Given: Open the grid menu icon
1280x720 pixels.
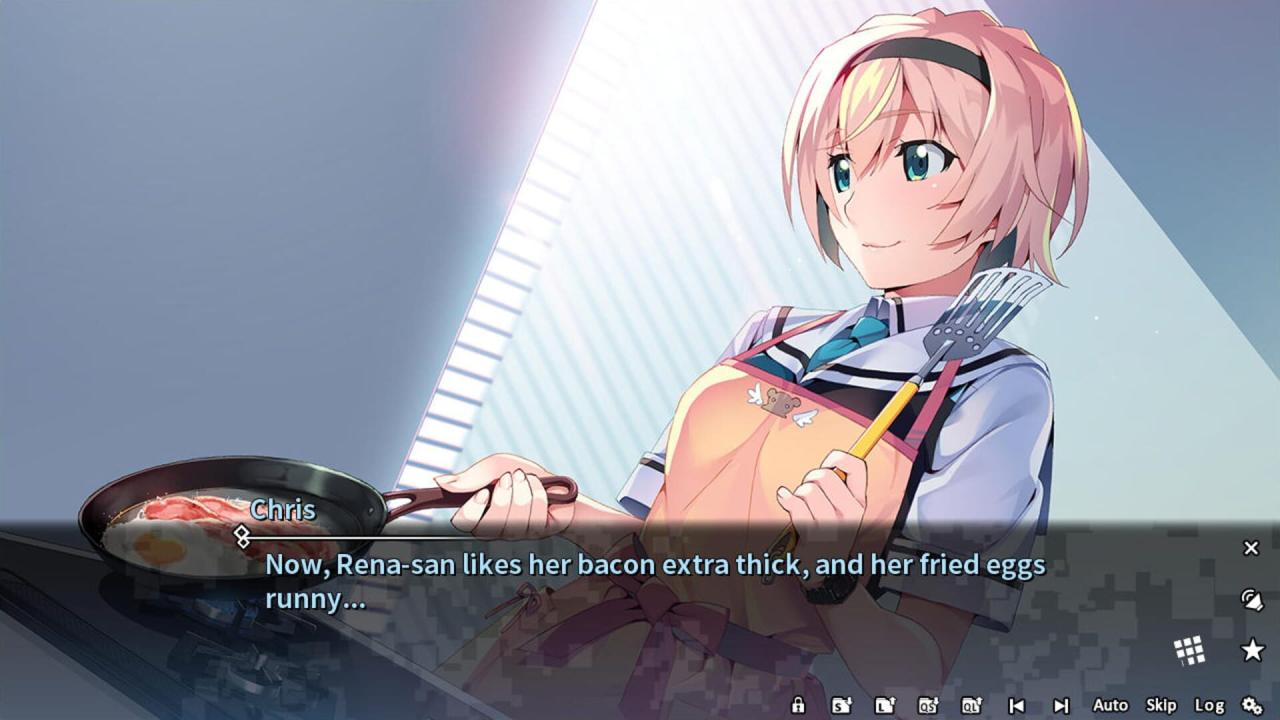Looking at the screenshot, I should coord(1189,651).
